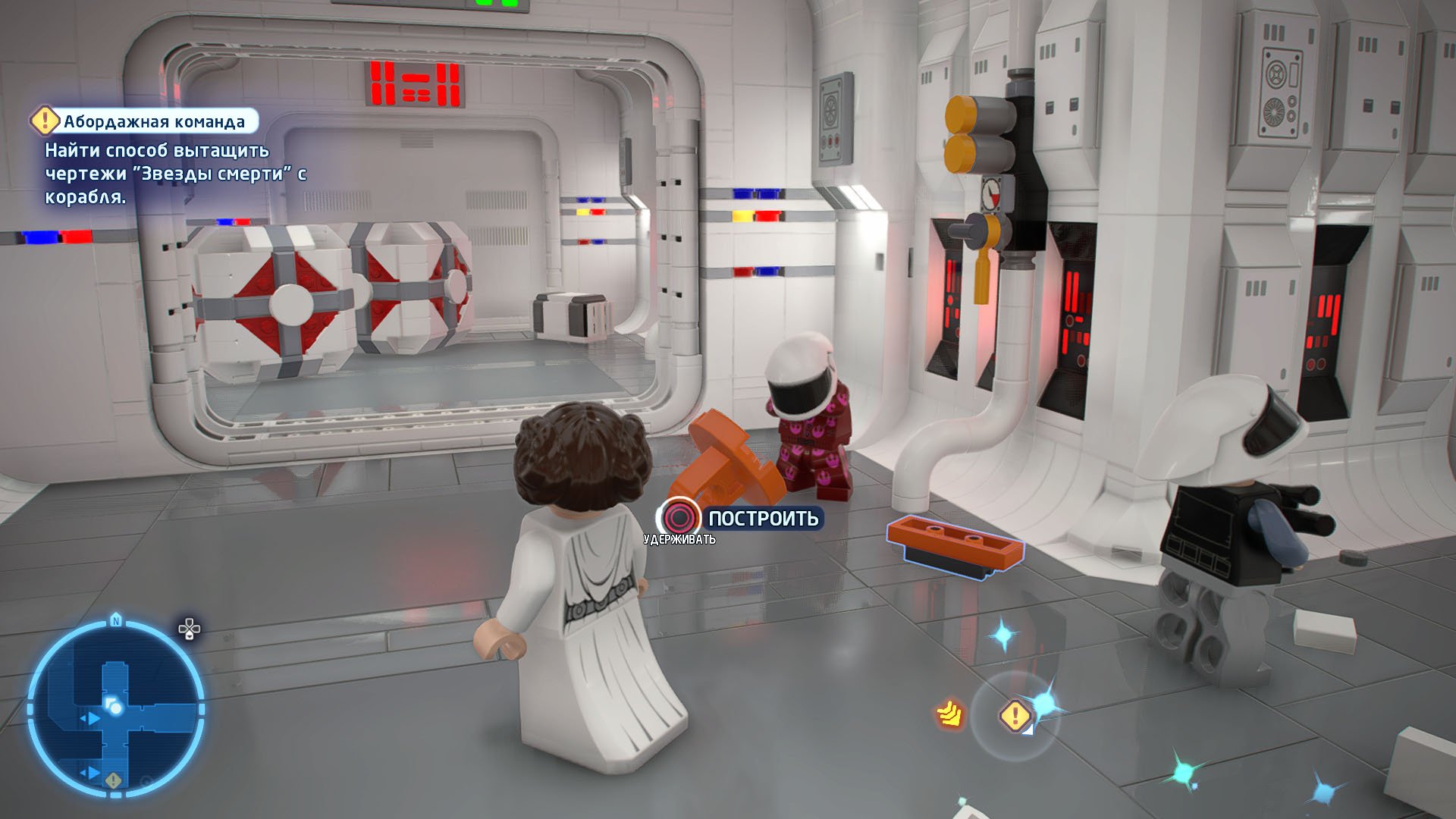Open the circular minimap
Viewport: 1456px width, 819px height.
pos(115,709)
